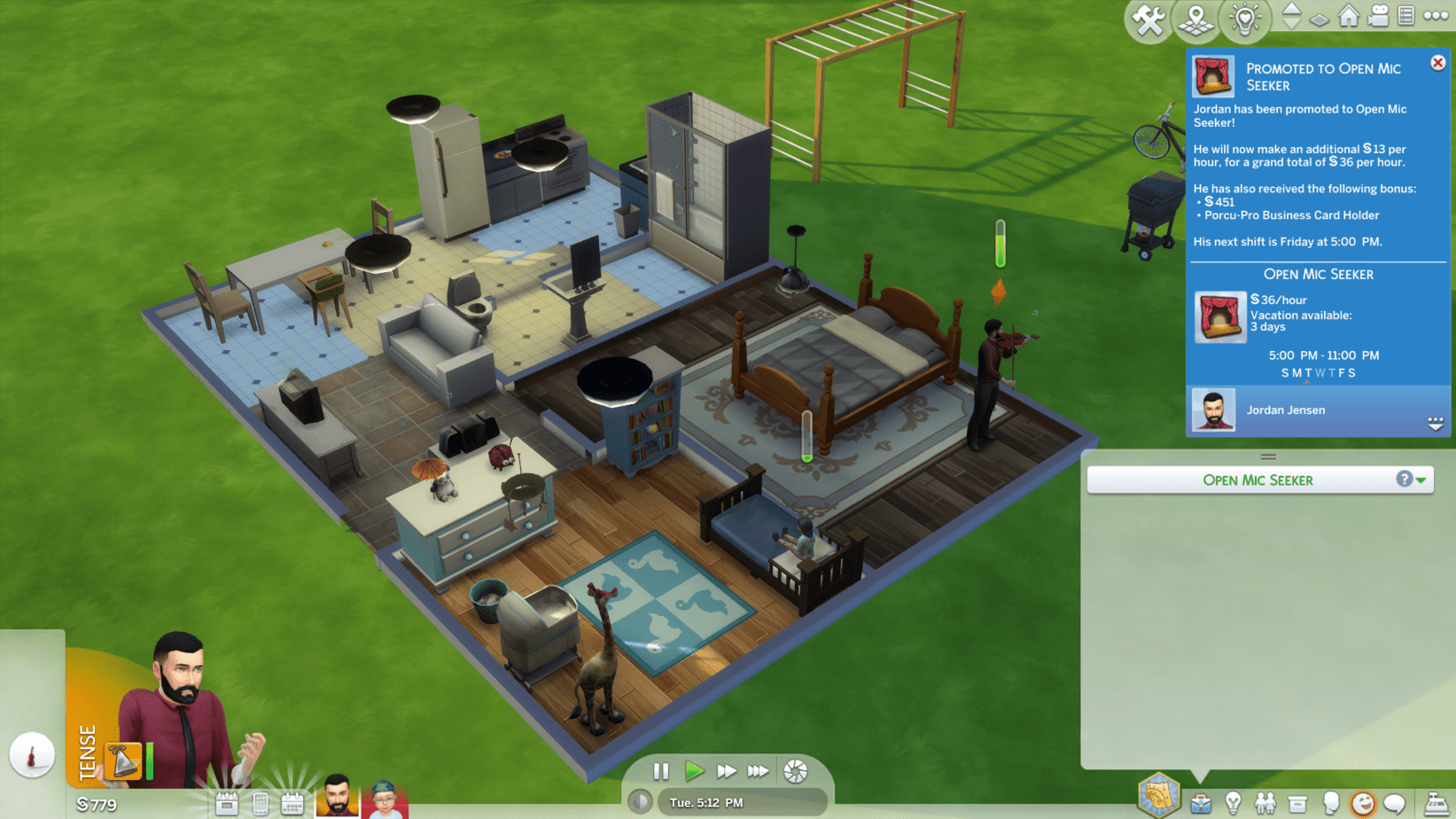Viewport: 1456px width, 819px height.
Task: Open the heart lightbulb icon at top
Action: click(1244, 19)
